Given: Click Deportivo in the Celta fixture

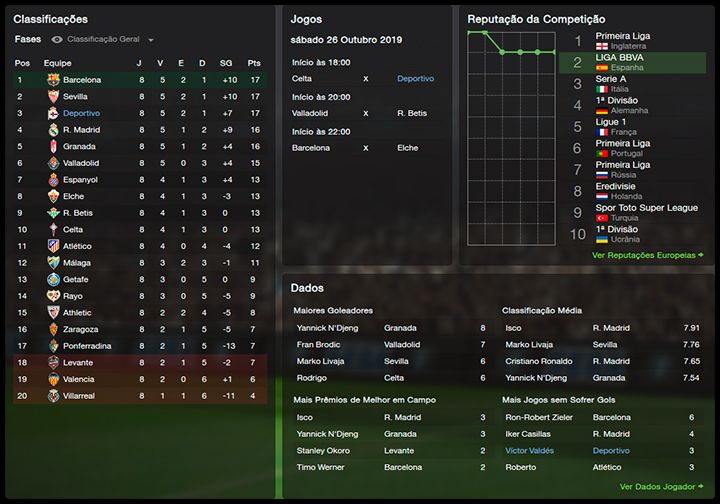Looking at the screenshot, I should [x=415, y=78].
